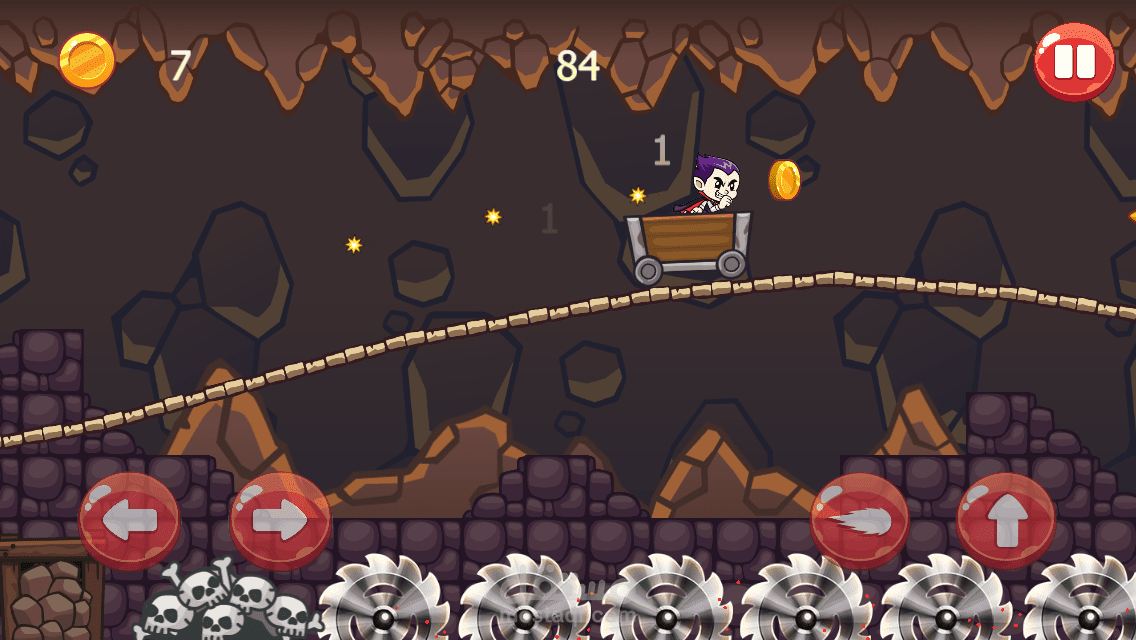Tap the left arrow move button
Viewport: 1136px width, 640px height.
pos(129,520)
